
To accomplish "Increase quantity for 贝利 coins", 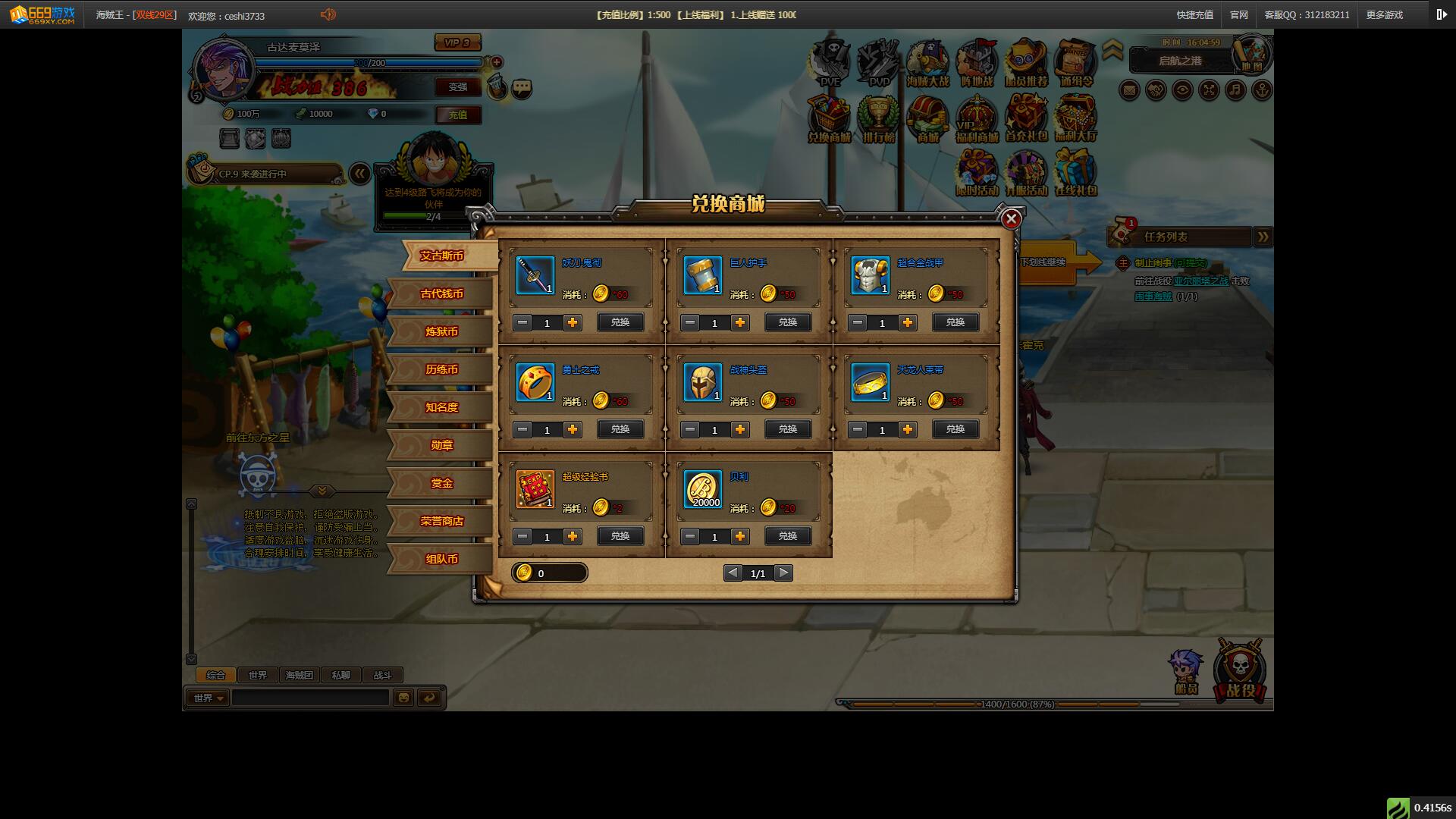I will (740, 536).
